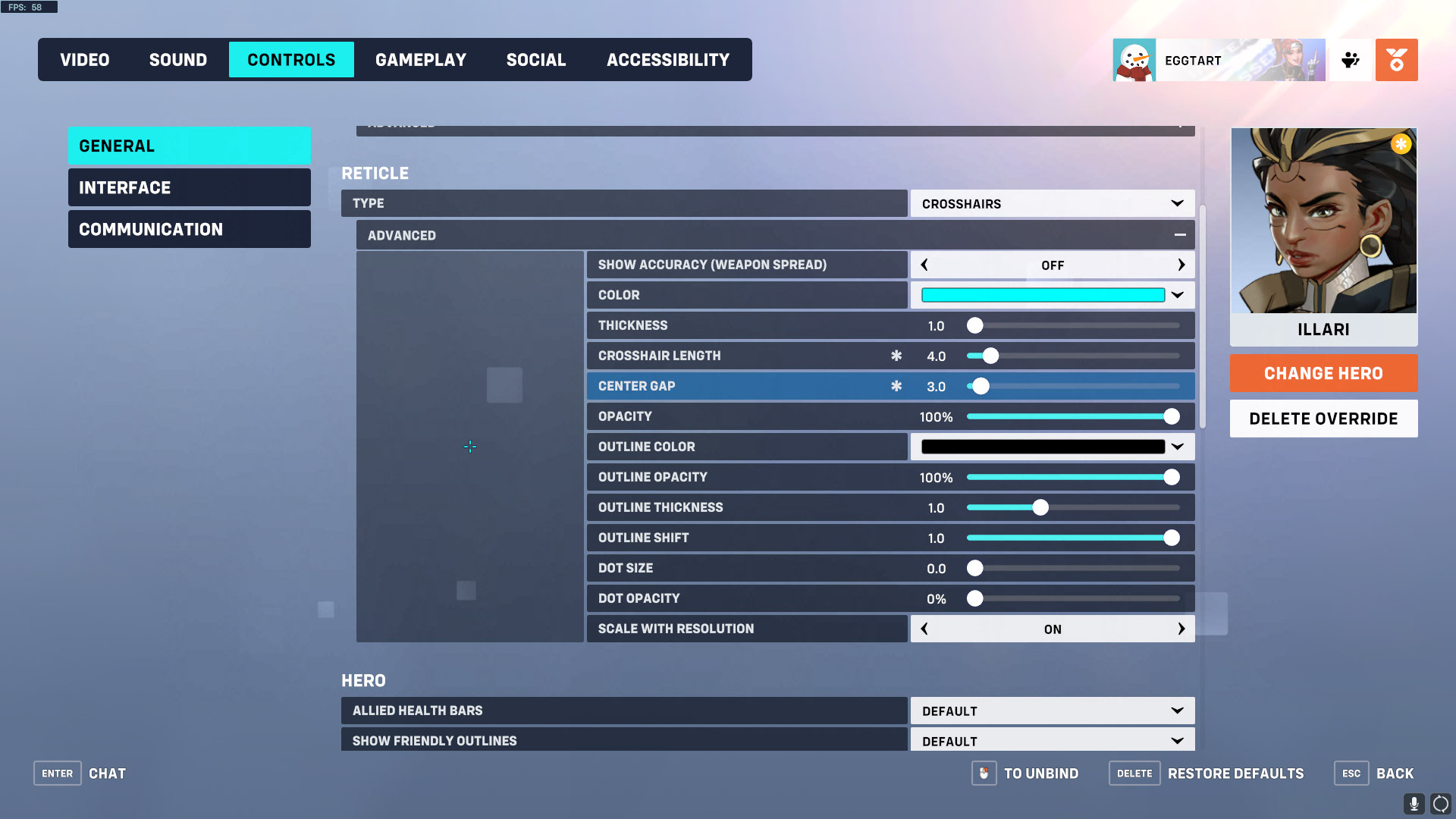Click the cyan crosshair Color swatch
1456x819 pixels.
(1042, 294)
